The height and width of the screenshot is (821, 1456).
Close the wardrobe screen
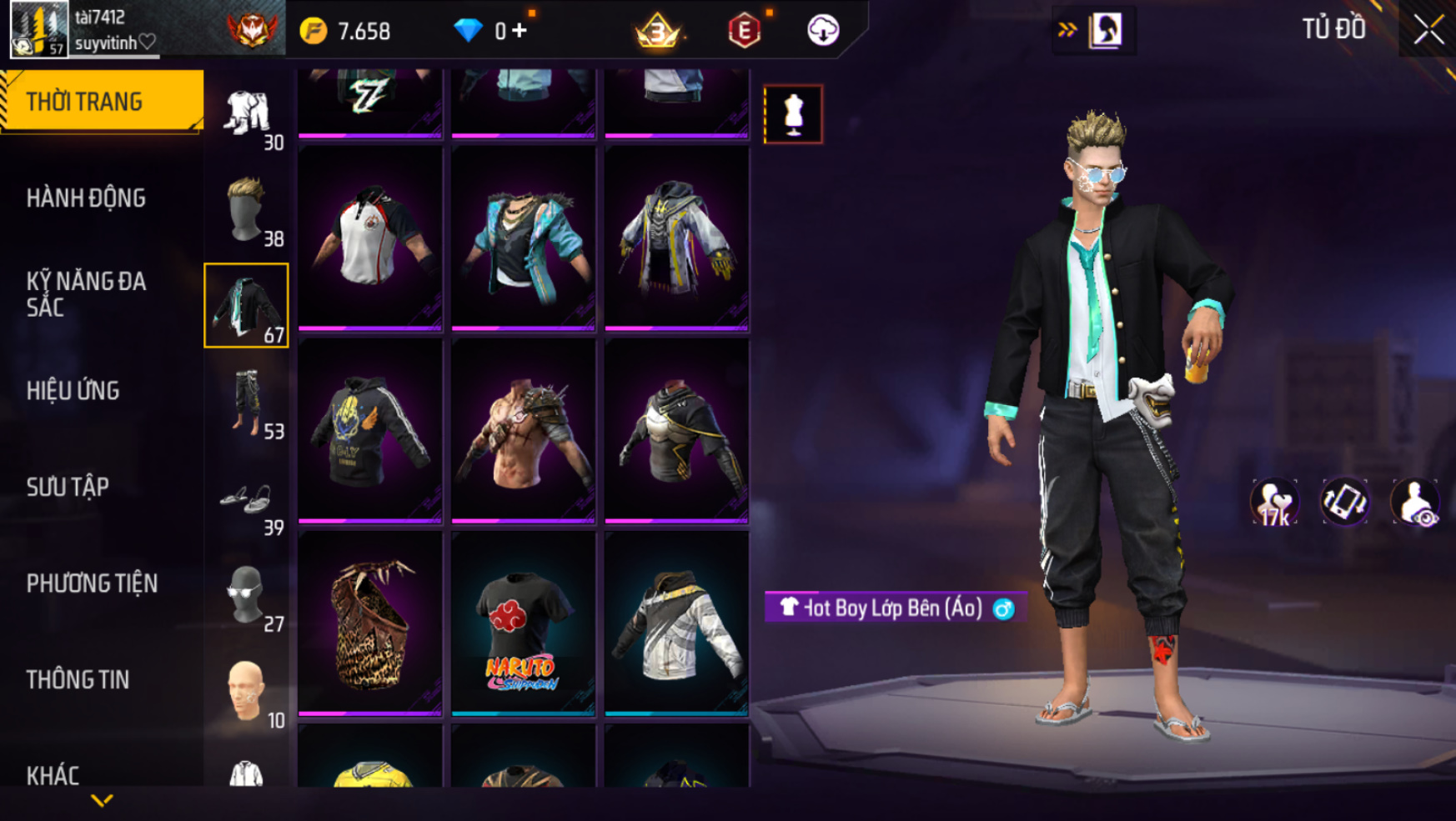[1428, 30]
